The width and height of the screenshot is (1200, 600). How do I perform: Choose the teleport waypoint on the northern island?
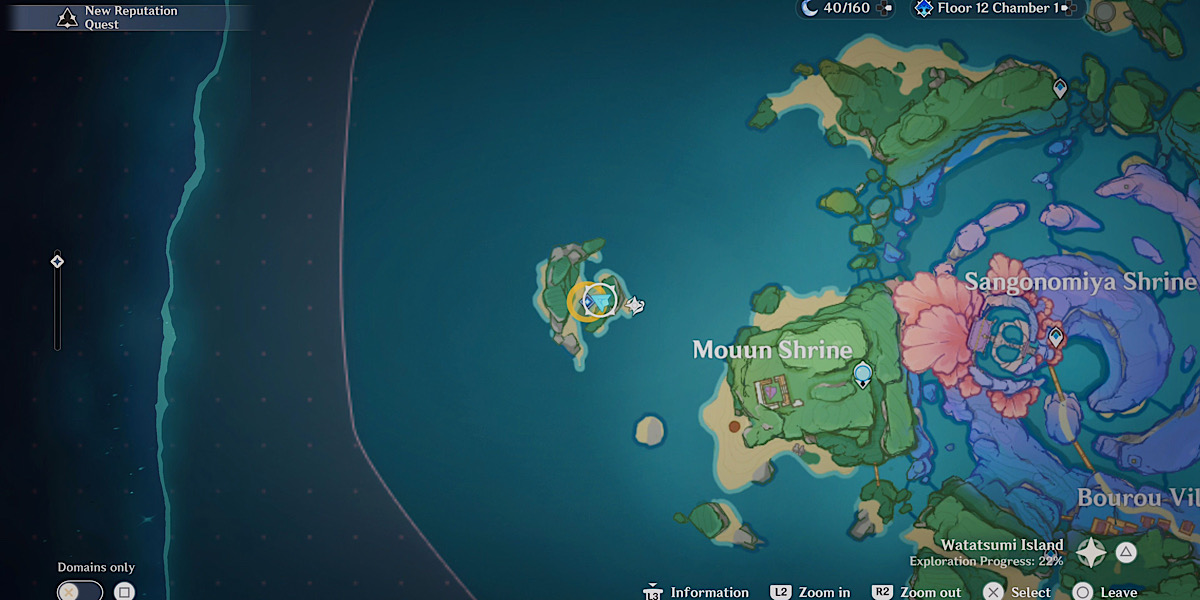pos(1059,89)
